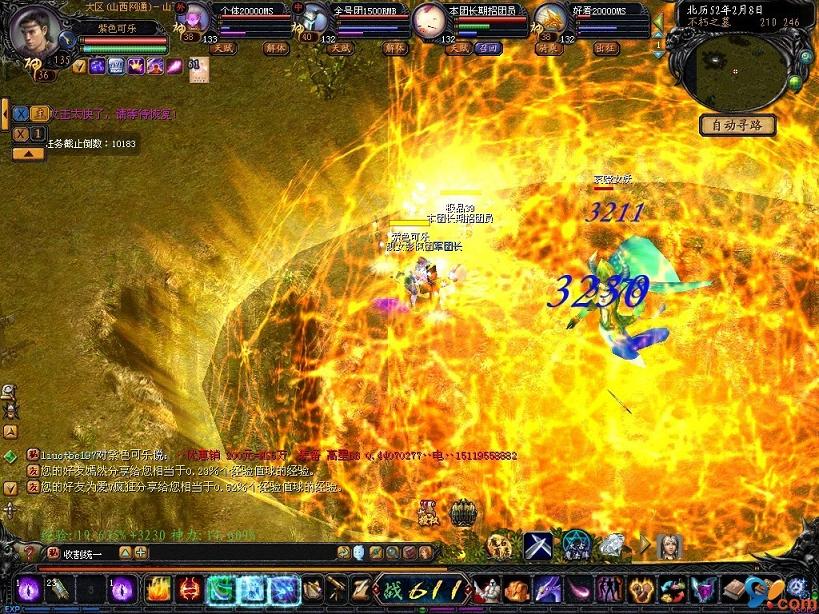Close the tracker row with the blue X

pos(20,113)
